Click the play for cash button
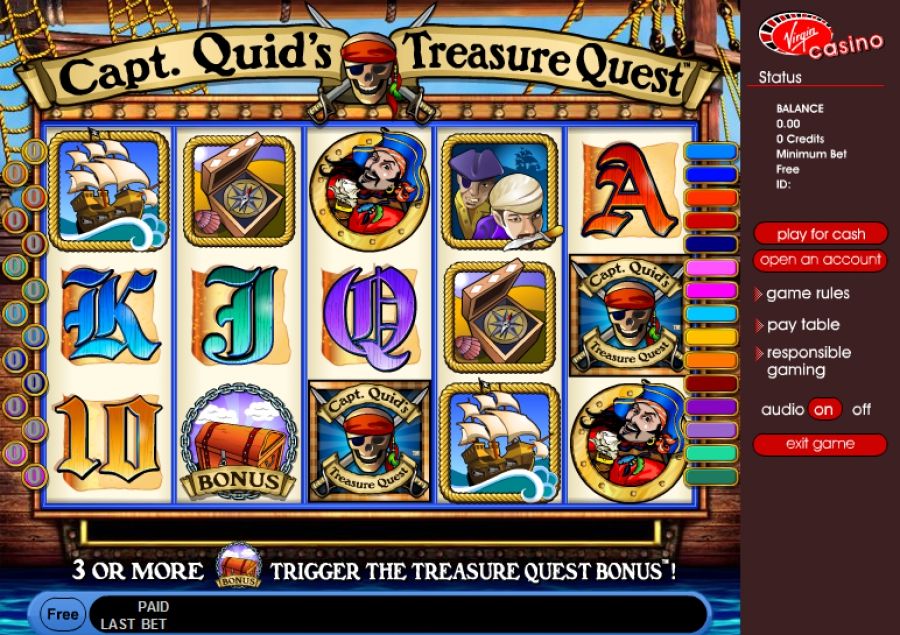Image resolution: width=900 pixels, height=635 pixels. pos(820,234)
